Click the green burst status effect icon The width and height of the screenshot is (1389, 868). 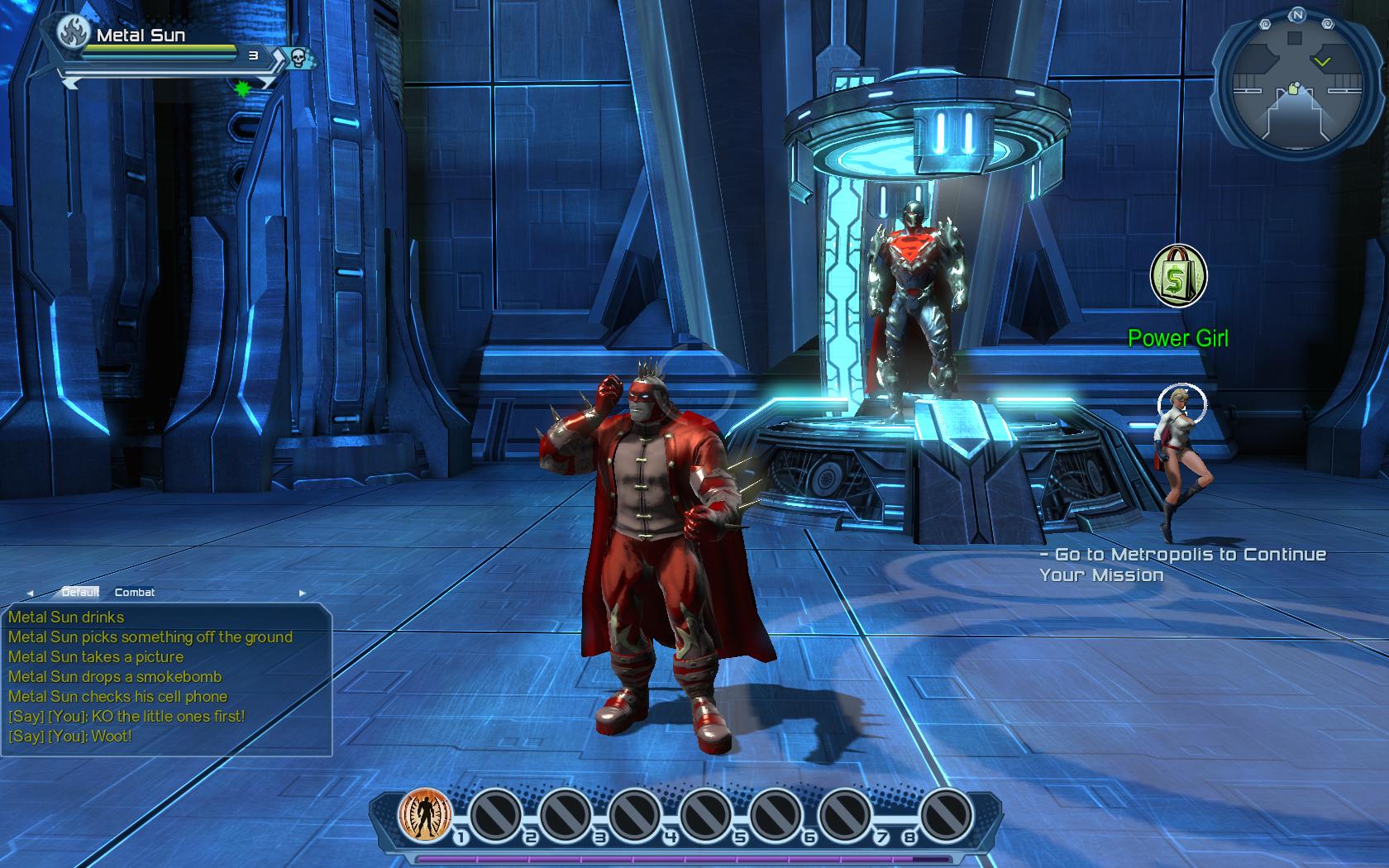coord(242,88)
